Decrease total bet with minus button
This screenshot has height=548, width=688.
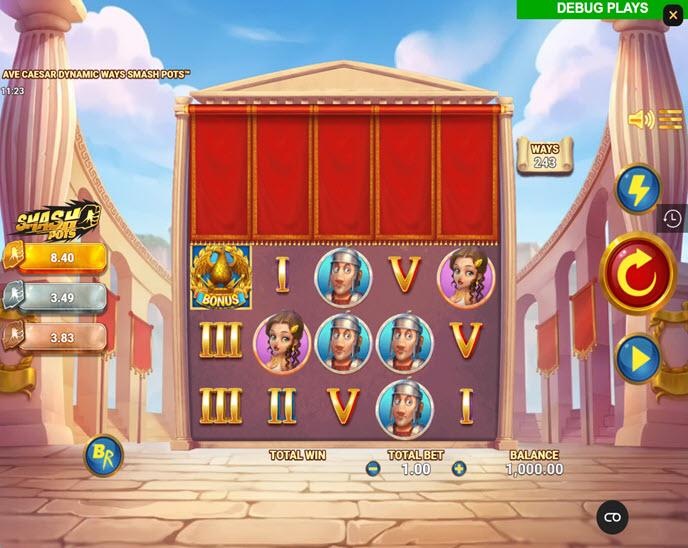tap(373, 469)
